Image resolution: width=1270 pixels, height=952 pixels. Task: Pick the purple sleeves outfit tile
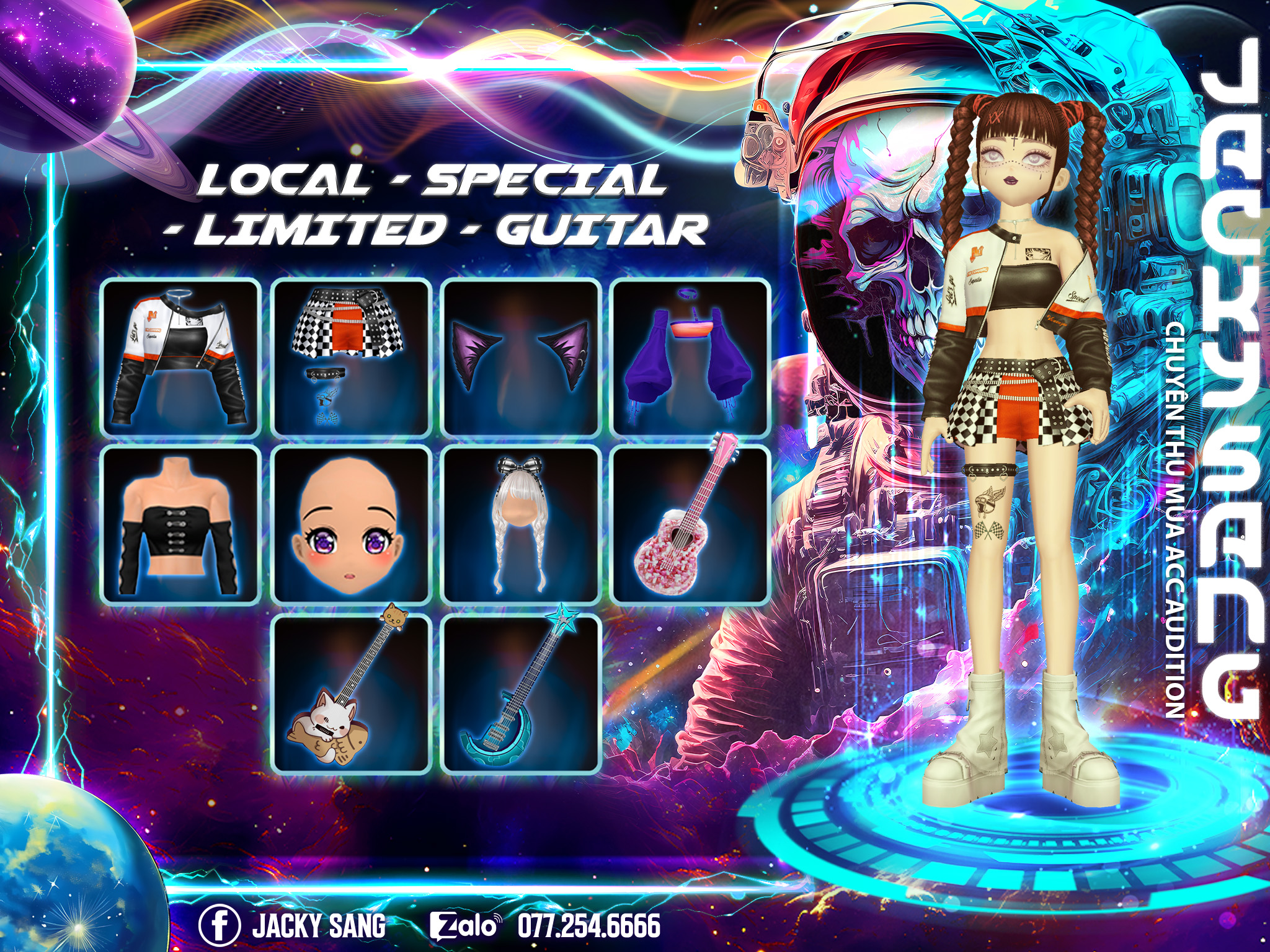click(691, 358)
